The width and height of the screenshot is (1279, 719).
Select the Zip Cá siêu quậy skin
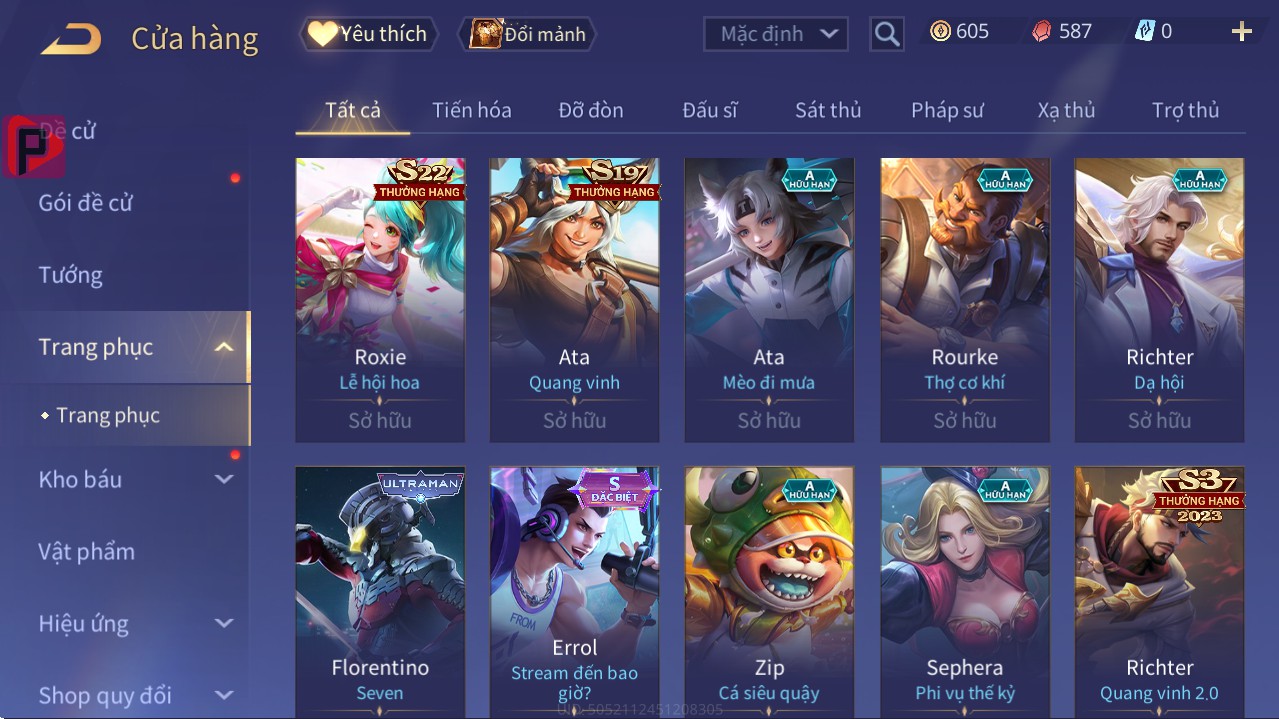[x=769, y=592]
